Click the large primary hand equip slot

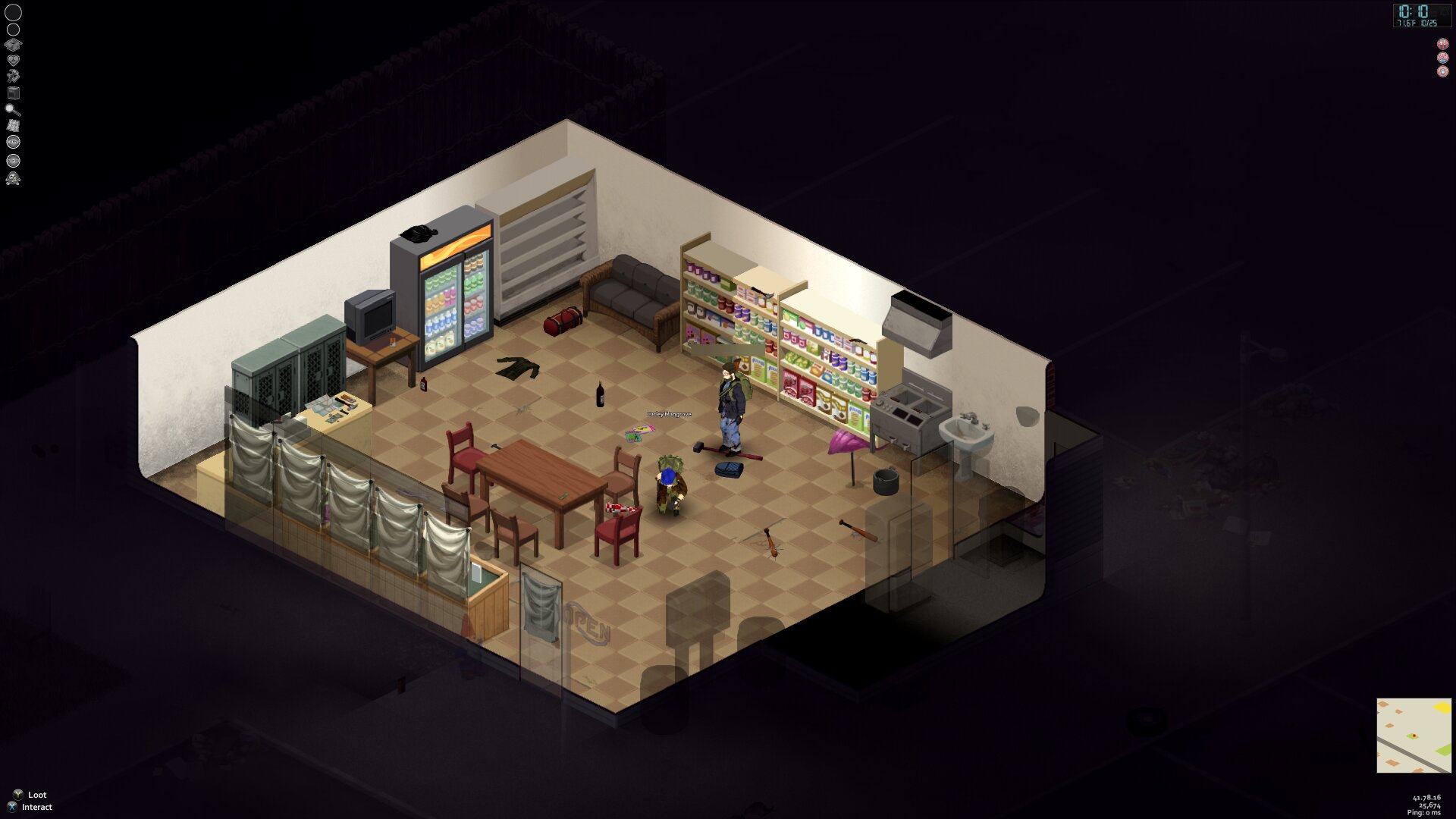pyautogui.click(x=14, y=12)
